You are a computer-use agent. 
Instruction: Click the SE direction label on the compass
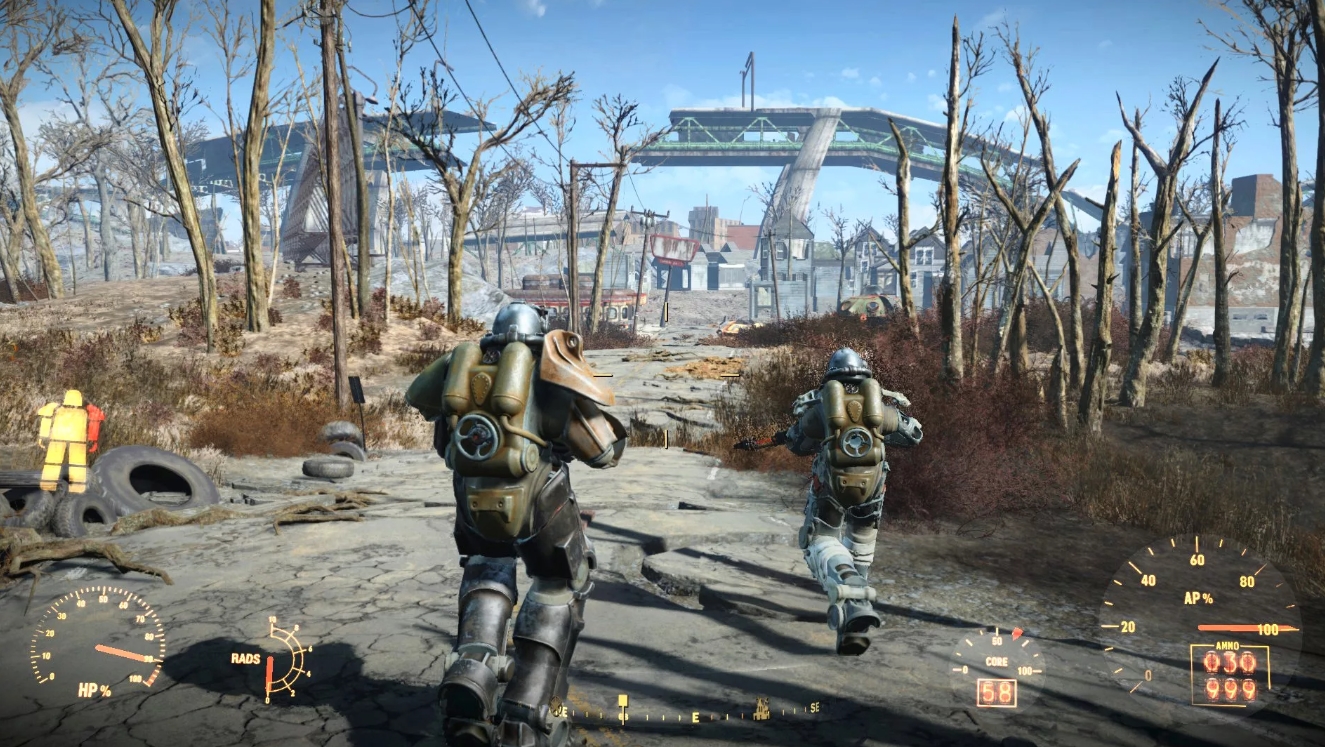814,708
